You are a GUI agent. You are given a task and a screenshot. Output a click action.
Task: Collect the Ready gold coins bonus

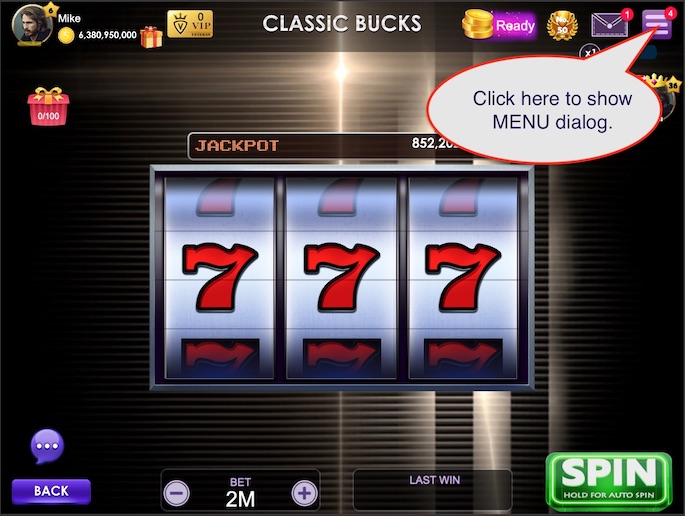pos(500,25)
